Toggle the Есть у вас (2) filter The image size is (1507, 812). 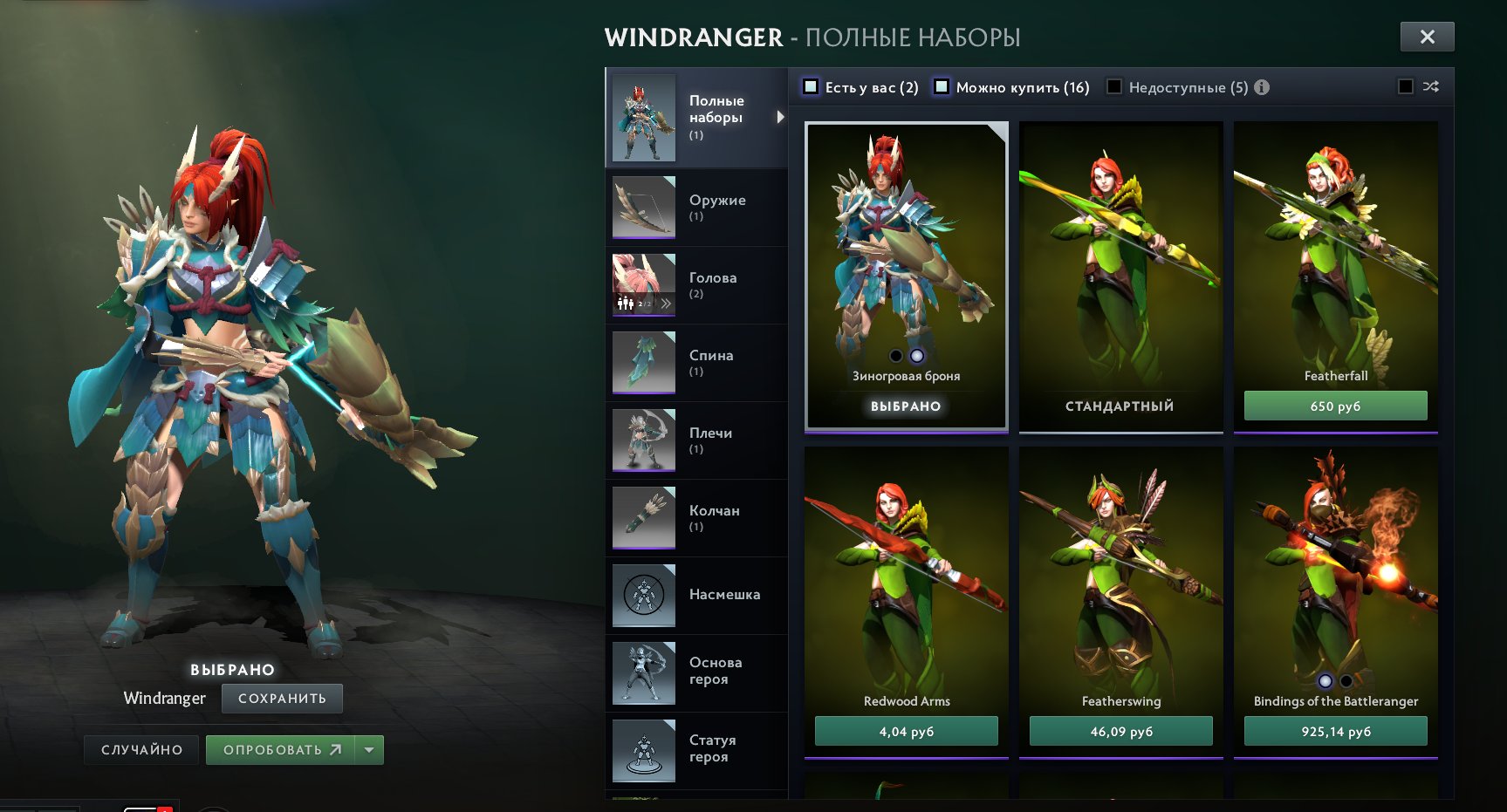coord(812,86)
